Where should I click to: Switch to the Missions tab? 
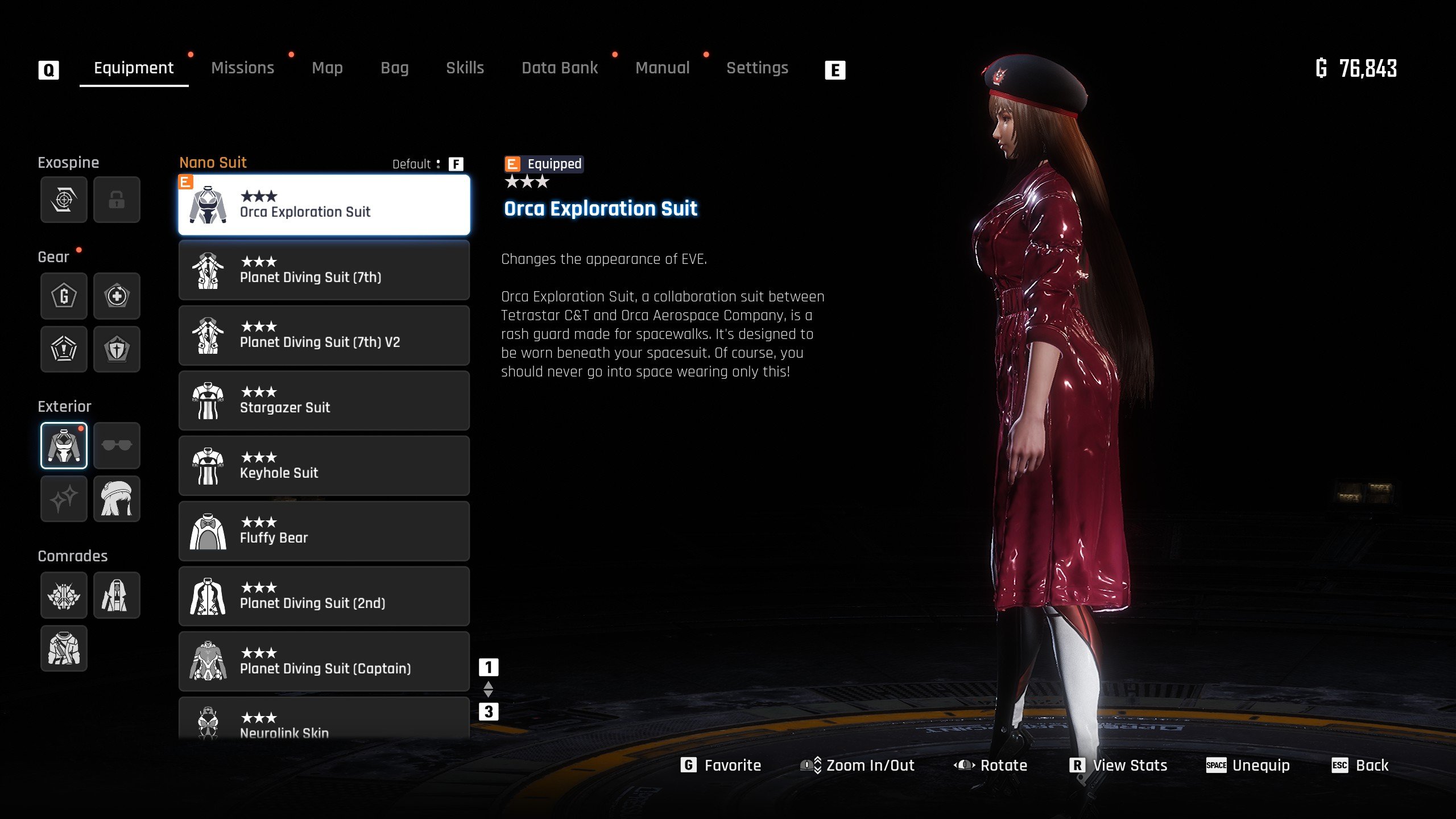click(x=242, y=68)
